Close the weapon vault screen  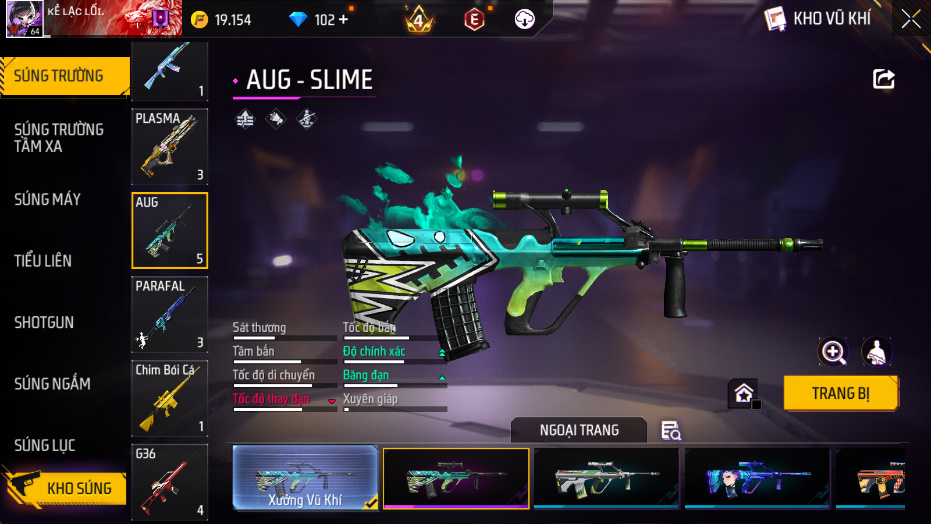[x=910, y=18]
